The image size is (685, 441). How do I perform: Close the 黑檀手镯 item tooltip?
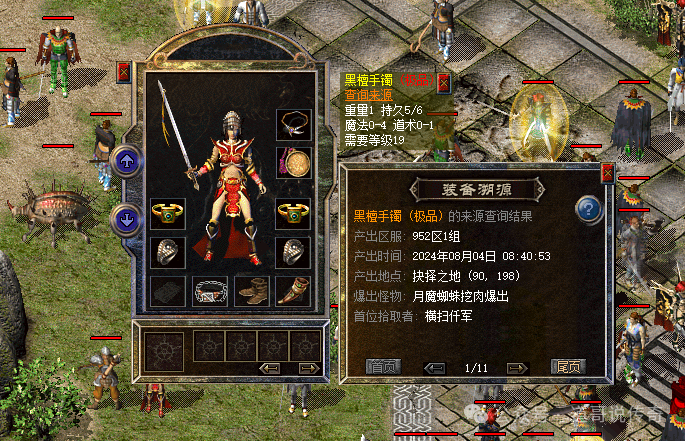tap(443, 81)
